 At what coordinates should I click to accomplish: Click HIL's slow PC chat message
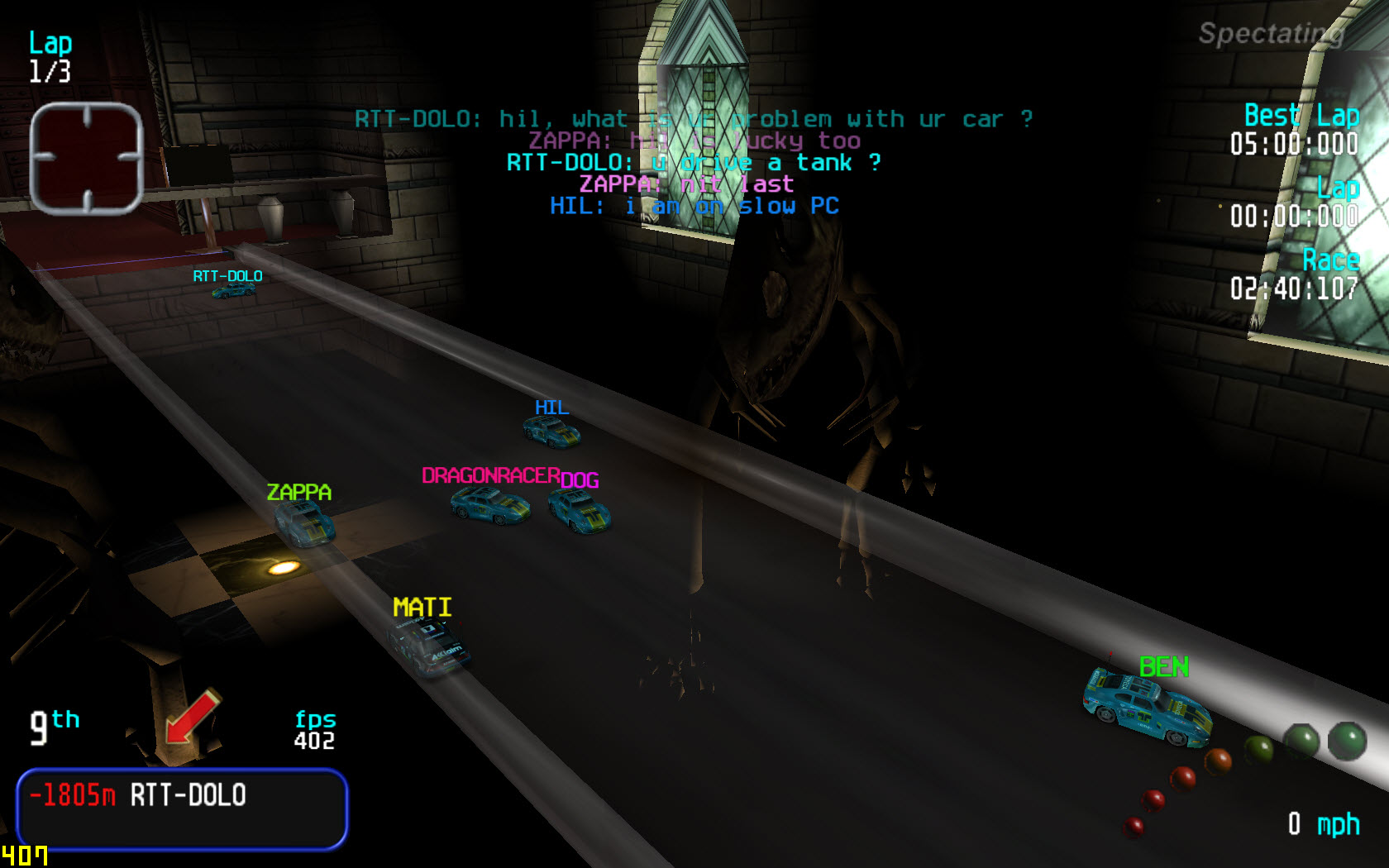tap(694, 206)
